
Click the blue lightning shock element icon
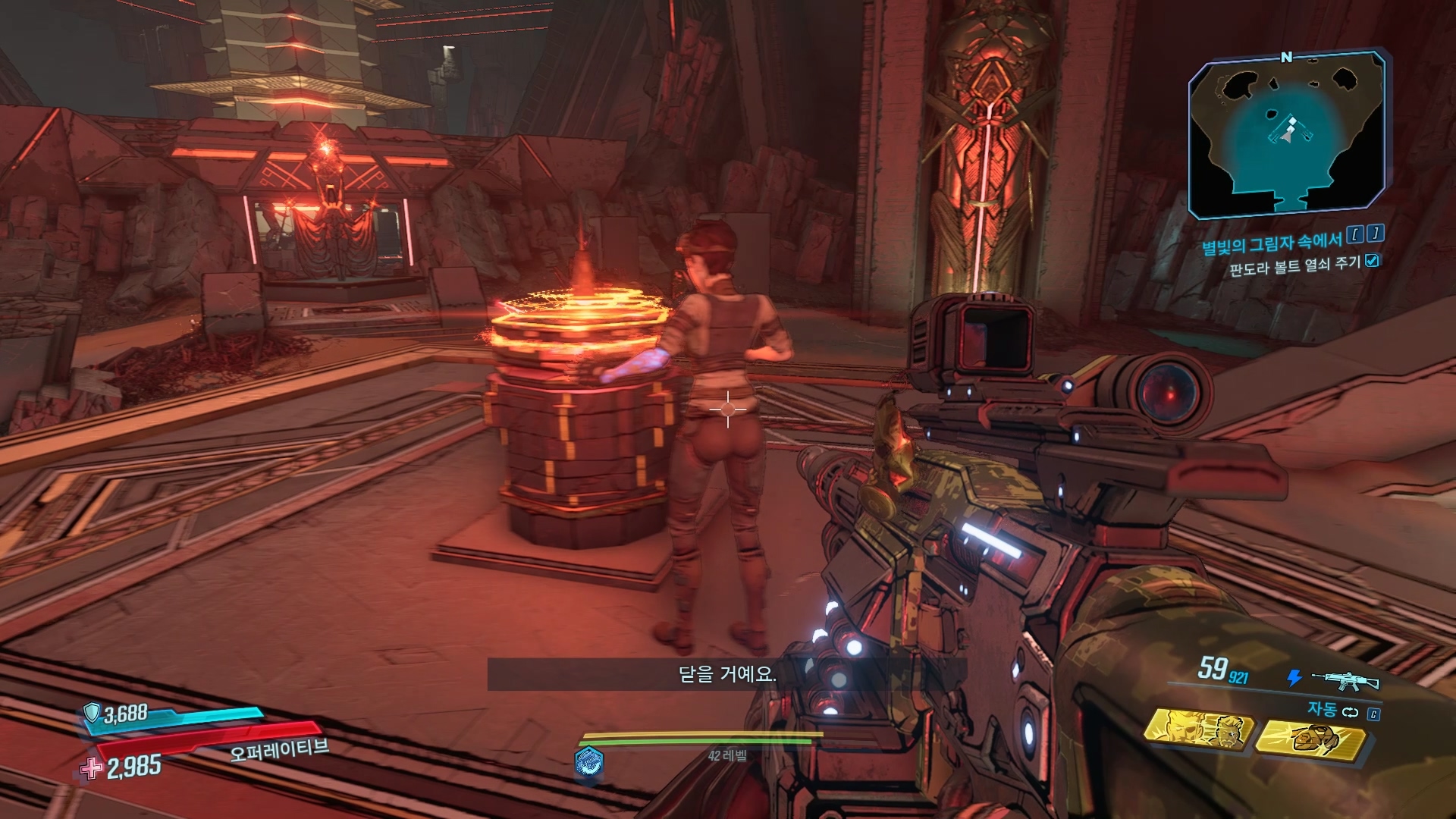tap(1295, 677)
